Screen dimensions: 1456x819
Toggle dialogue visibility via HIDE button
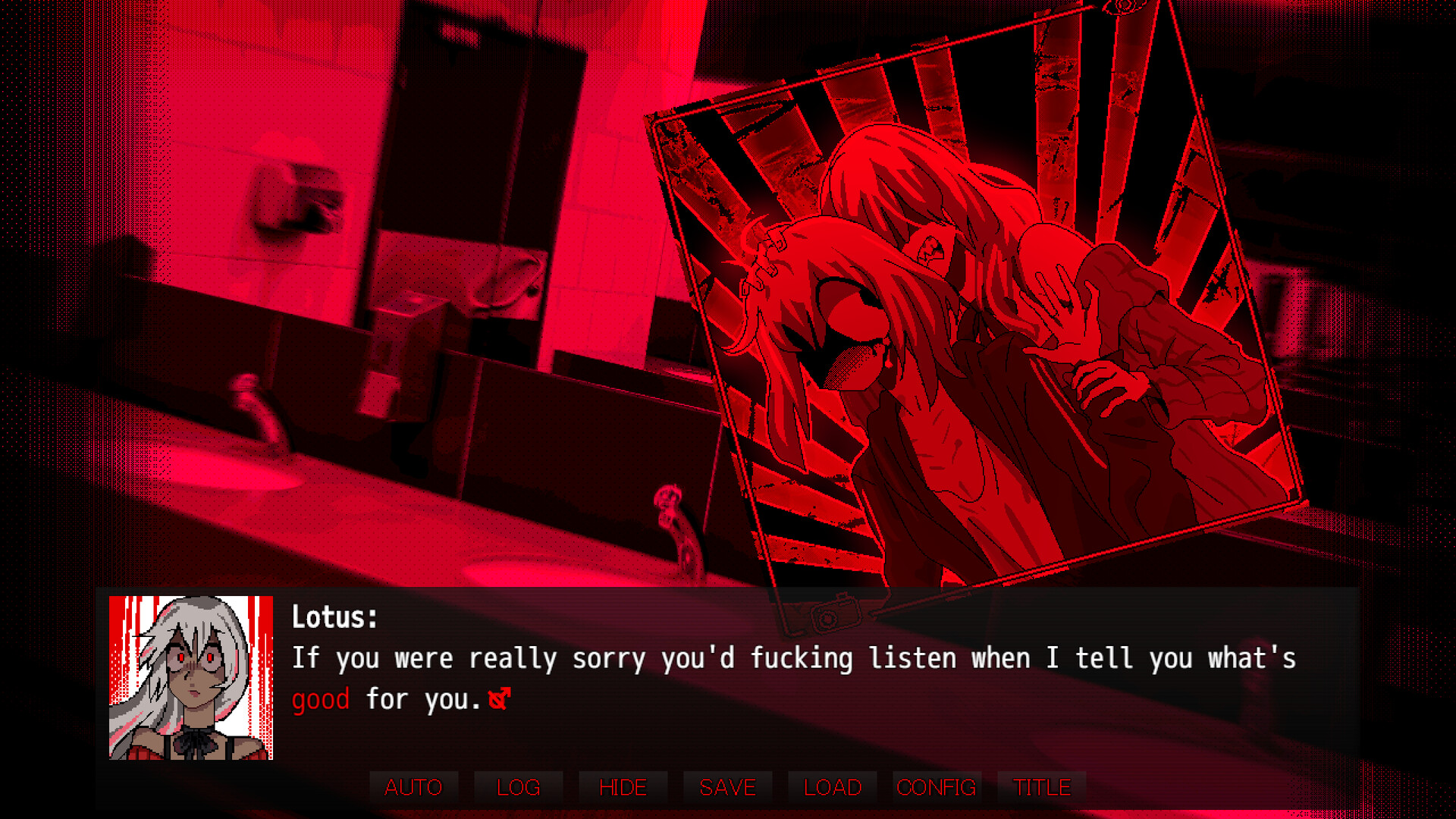click(x=622, y=787)
